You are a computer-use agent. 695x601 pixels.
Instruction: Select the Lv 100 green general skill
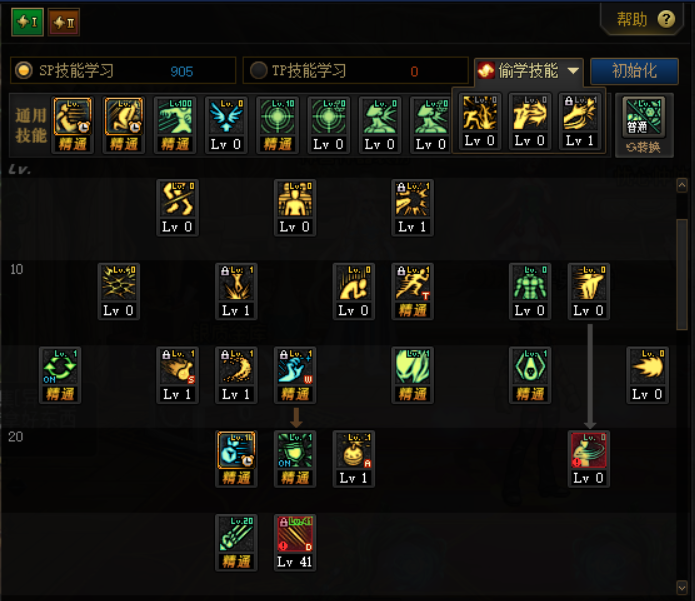[175, 118]
